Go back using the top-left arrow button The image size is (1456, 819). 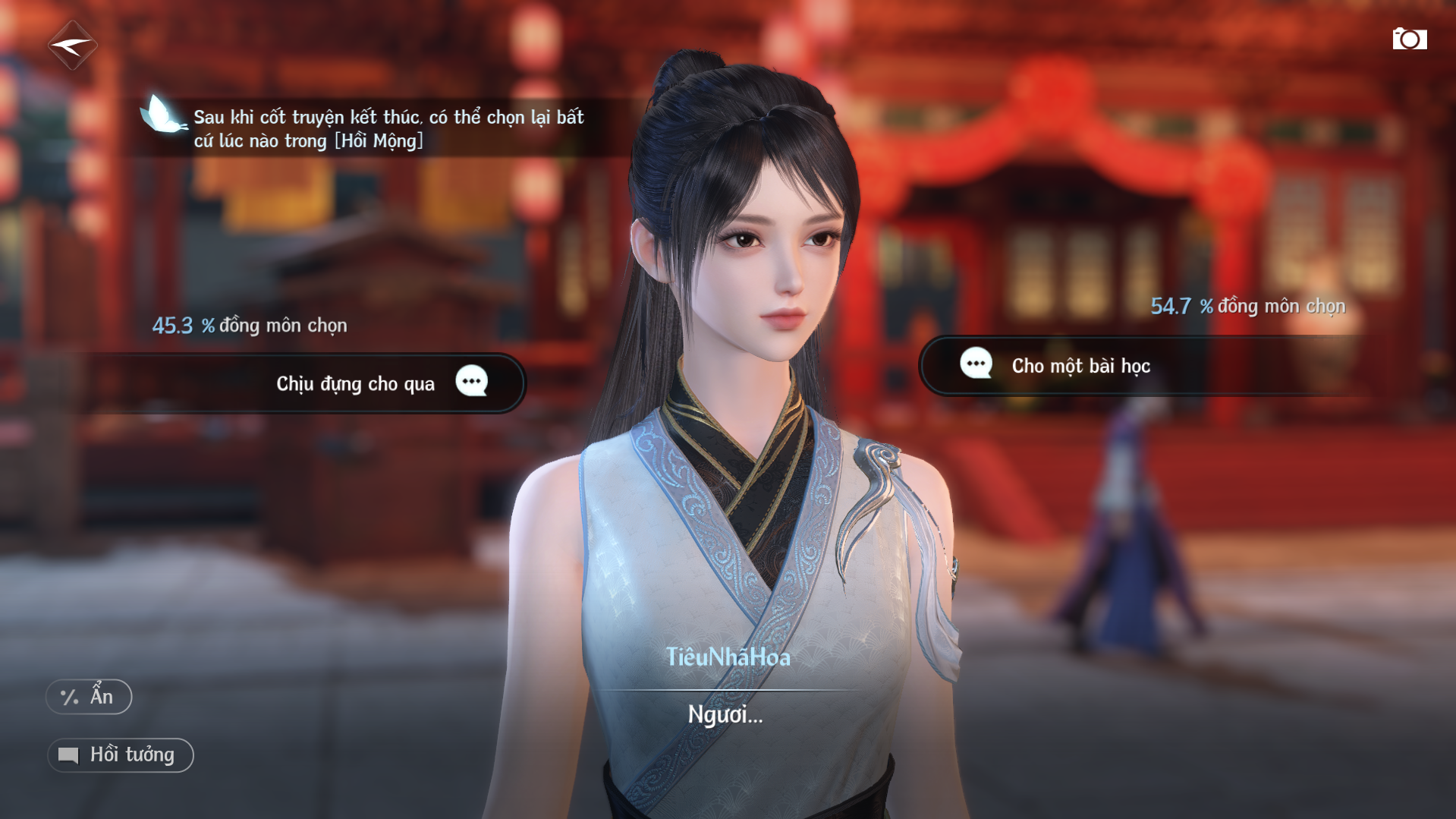[72, 46]
